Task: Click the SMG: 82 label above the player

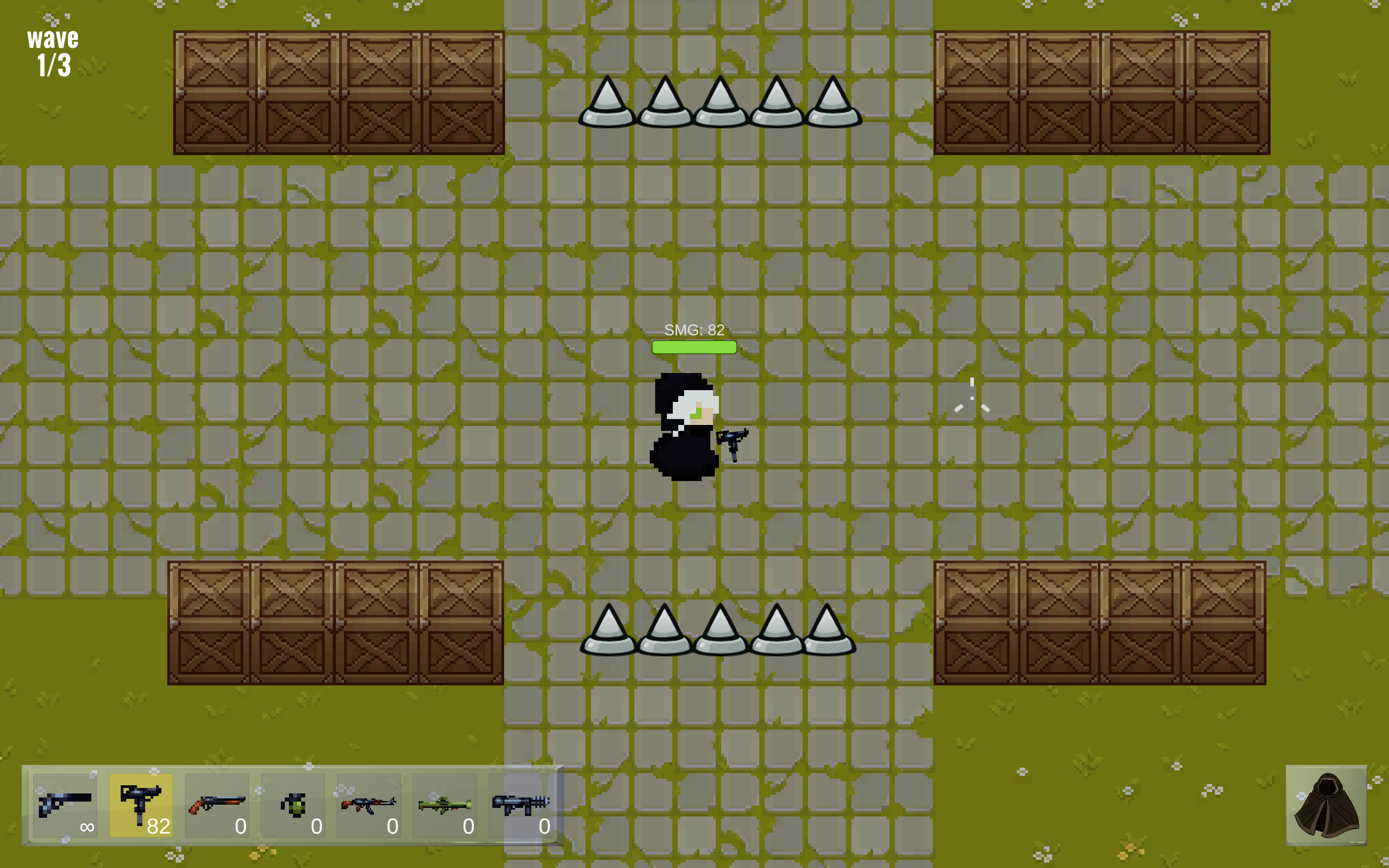Action: [x=694, y=330]
